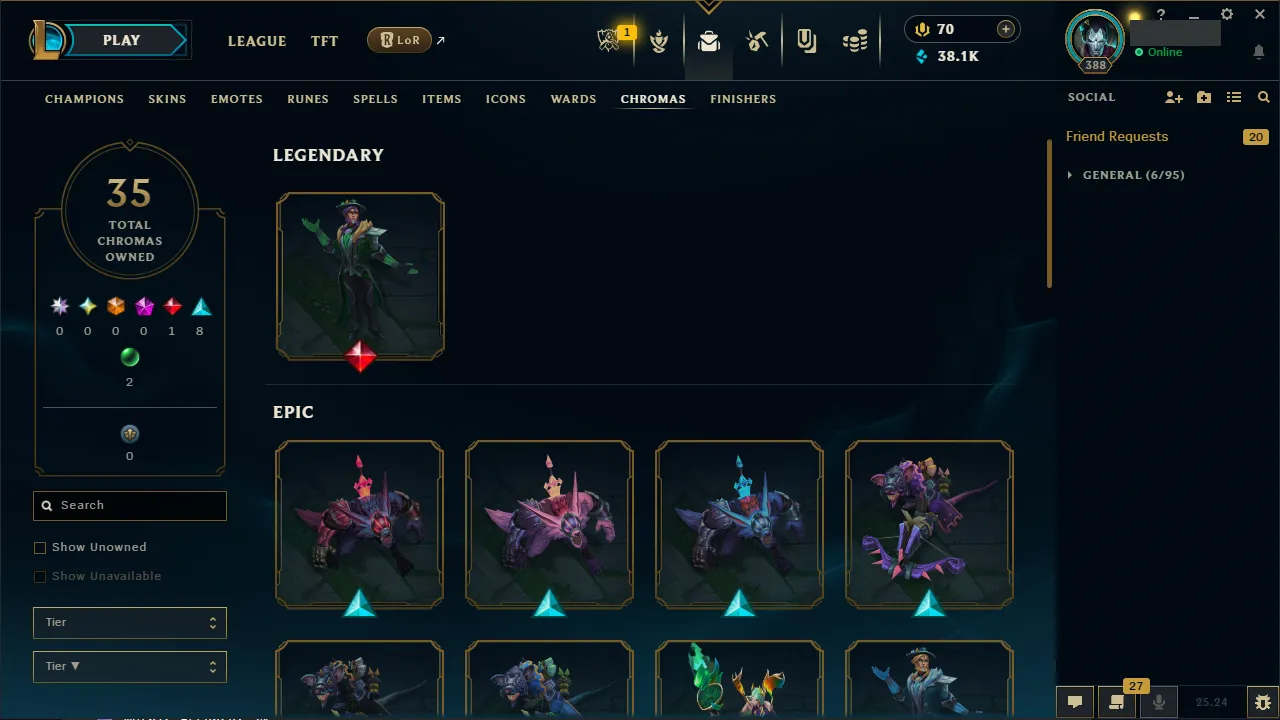Open the create folder icon in Social

[x=1203, y=97]
